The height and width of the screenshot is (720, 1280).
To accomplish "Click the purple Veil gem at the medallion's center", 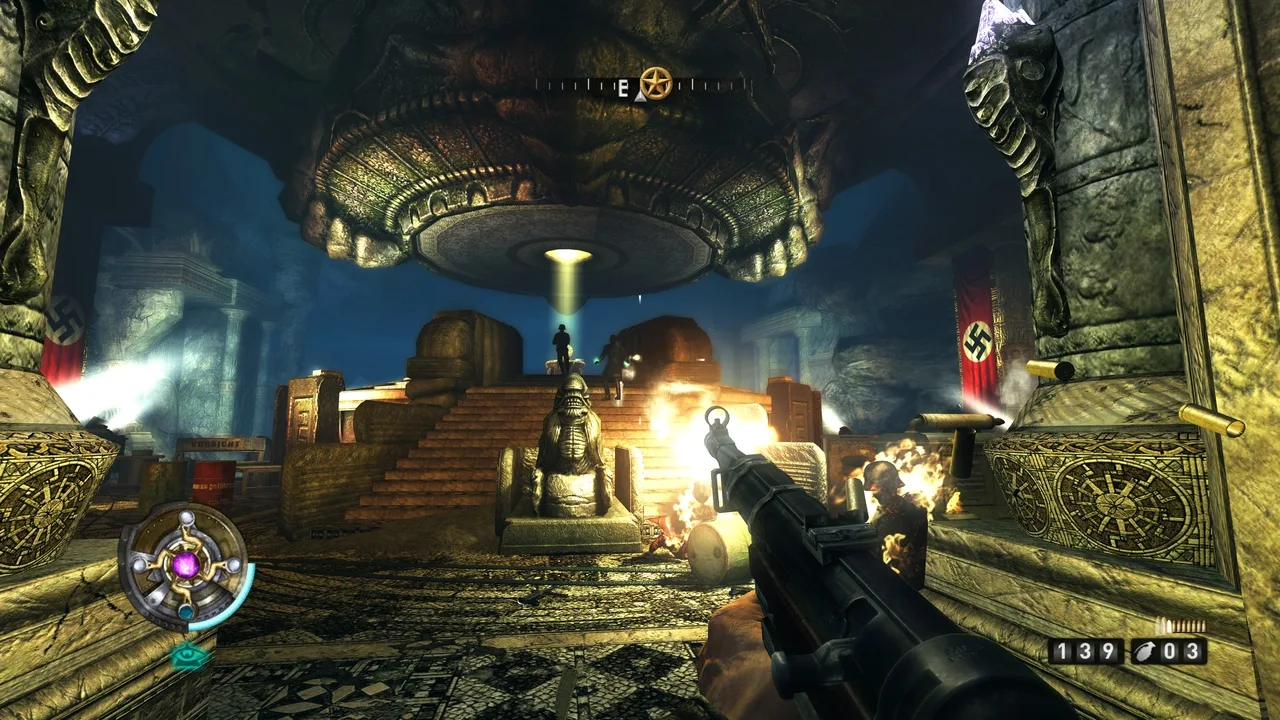I will 186,566.
